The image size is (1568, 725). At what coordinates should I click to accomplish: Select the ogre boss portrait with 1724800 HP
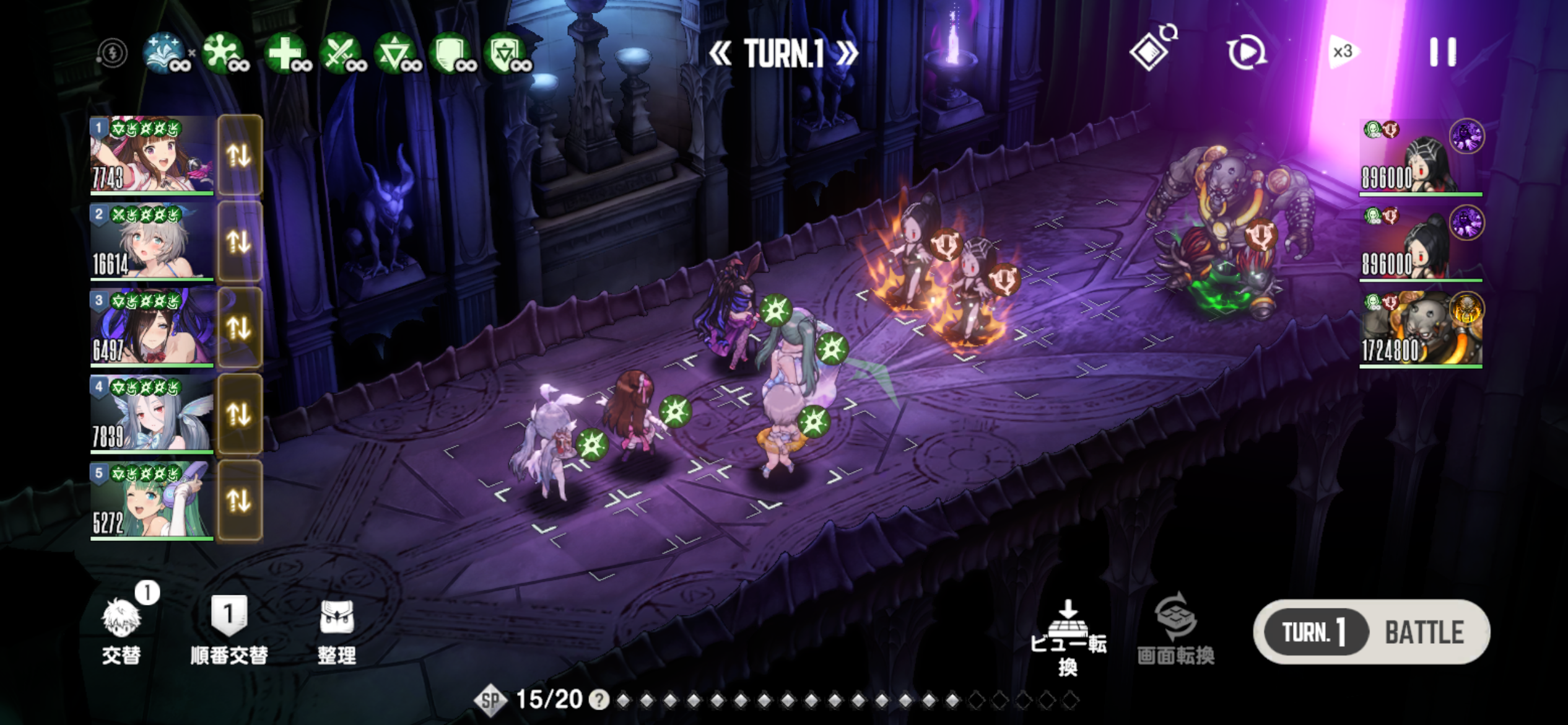(x=1420, y=330)
